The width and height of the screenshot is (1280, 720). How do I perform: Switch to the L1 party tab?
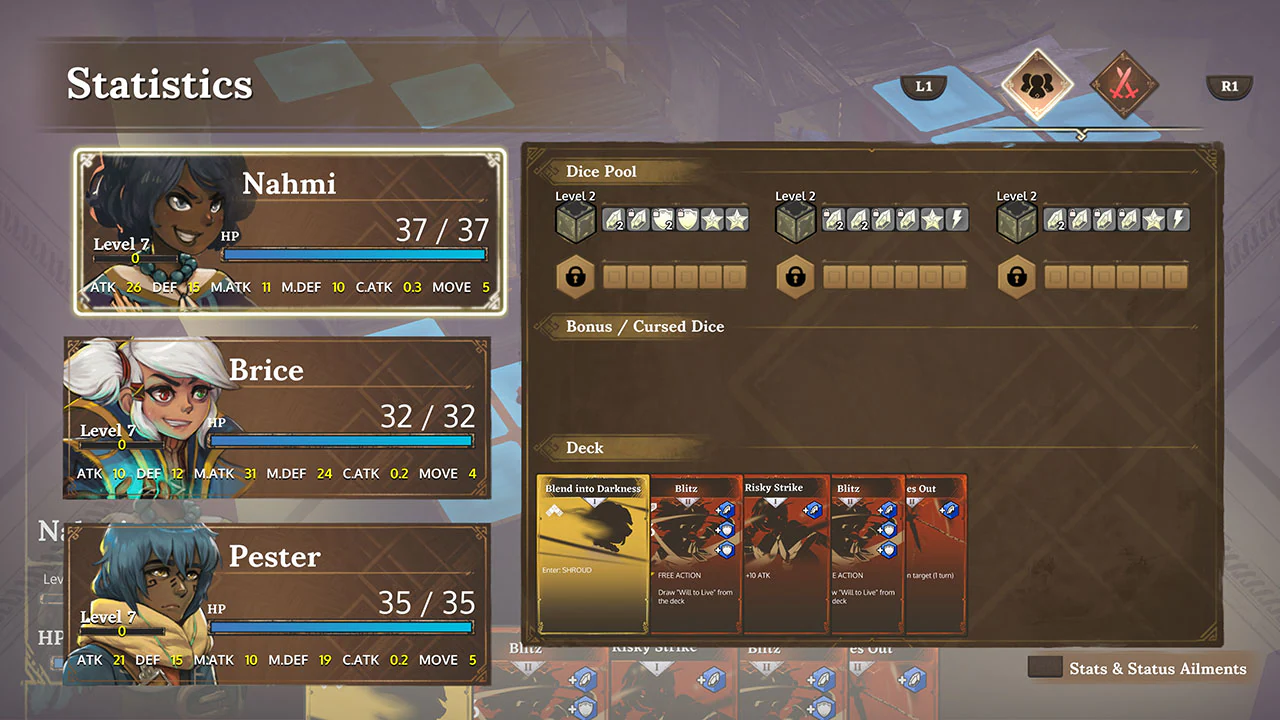pyautogui.click(x=923, y=86)
